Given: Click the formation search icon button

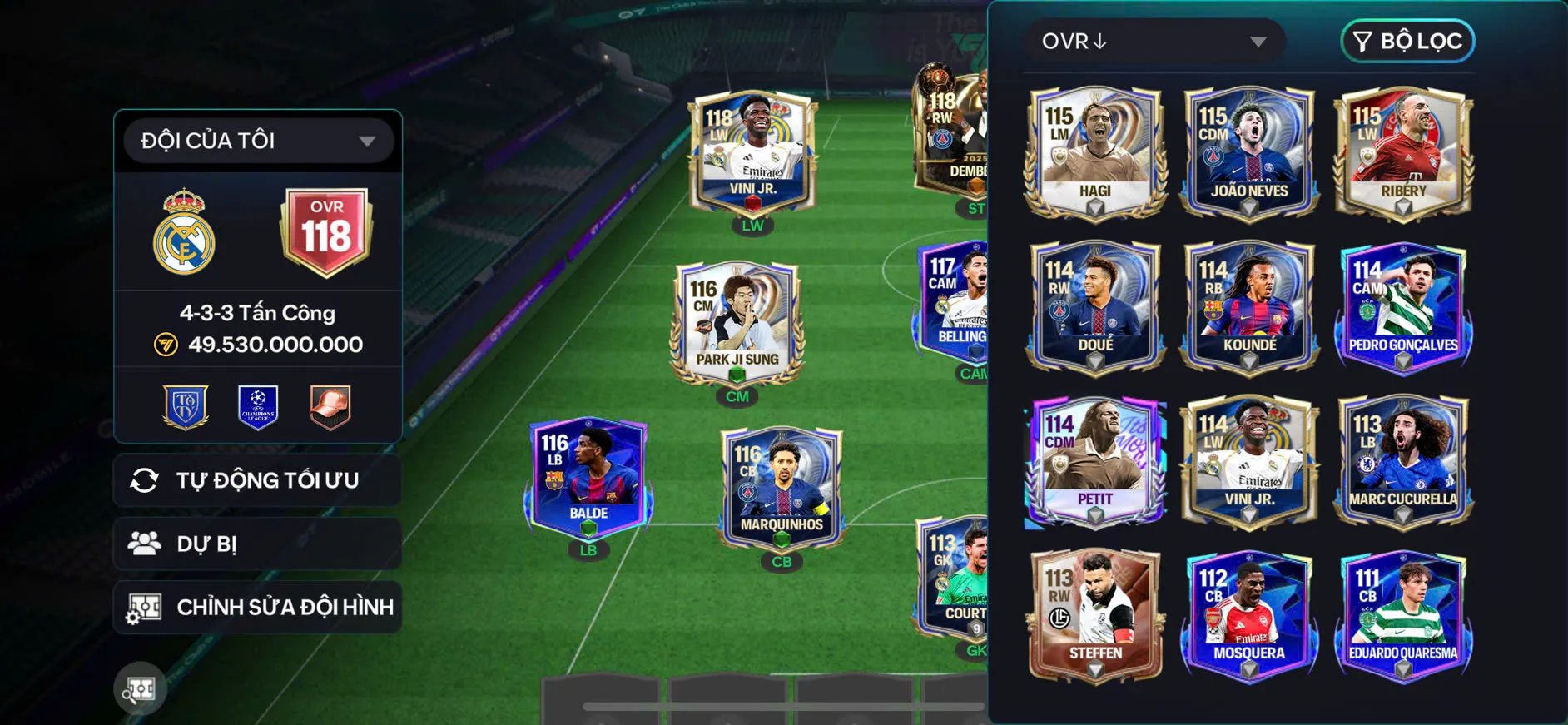Looking at the screenshot, I should coord(140,688).
